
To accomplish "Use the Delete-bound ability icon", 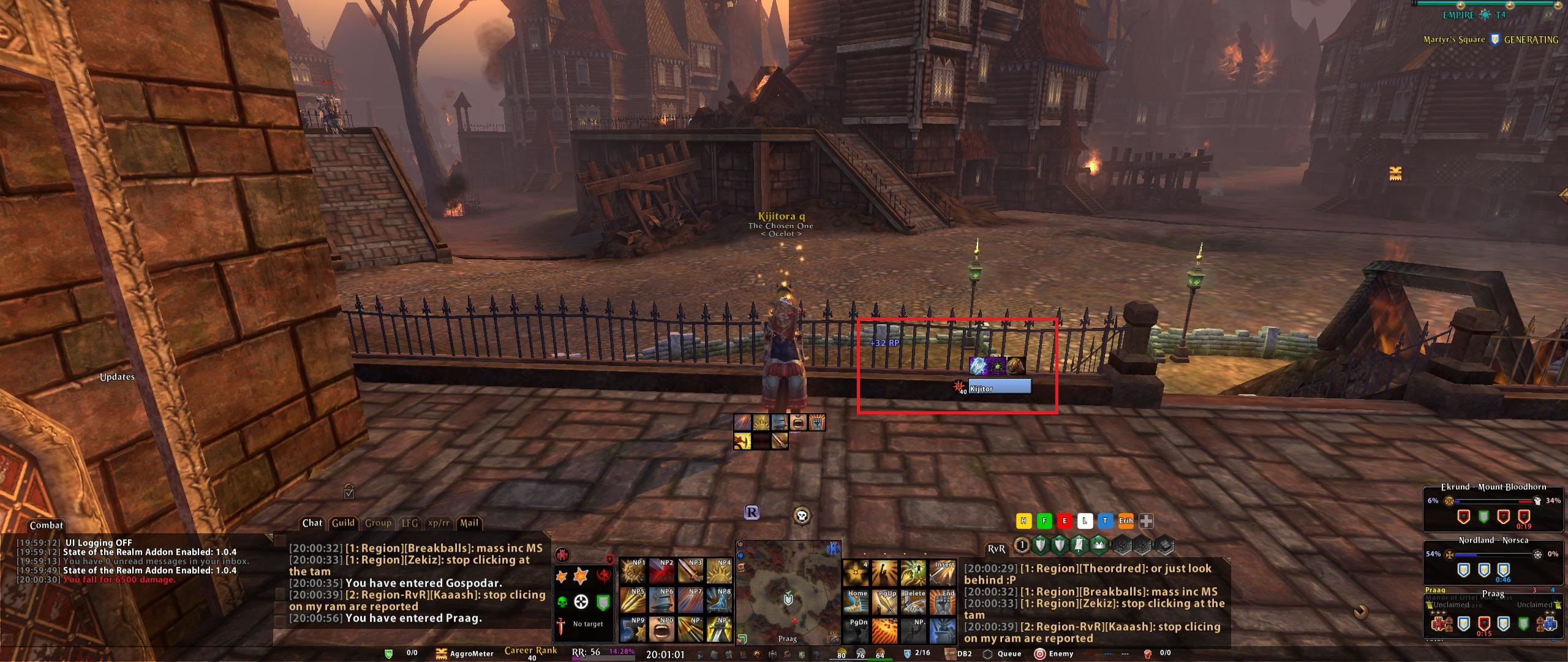I will click(x=913, y=601).
